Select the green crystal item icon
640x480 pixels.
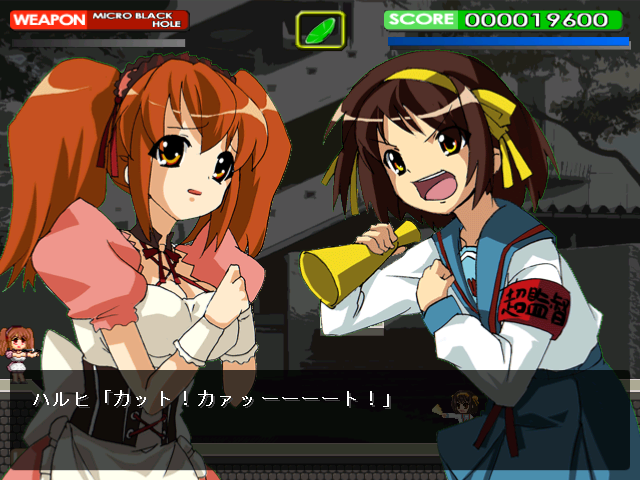[320, 29]
